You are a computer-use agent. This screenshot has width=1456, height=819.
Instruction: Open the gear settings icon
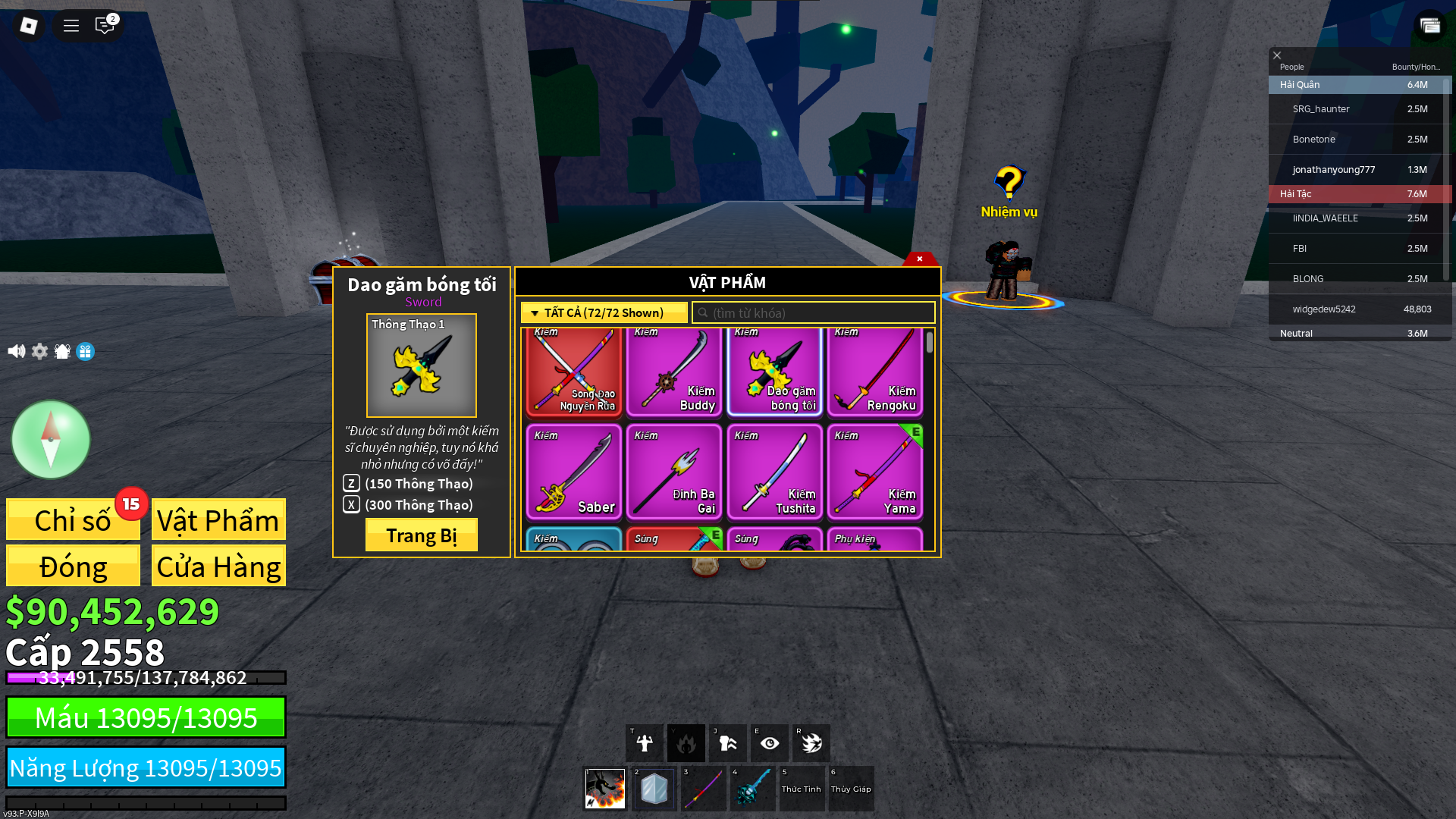pyautogui.click(x=39, y=351)
